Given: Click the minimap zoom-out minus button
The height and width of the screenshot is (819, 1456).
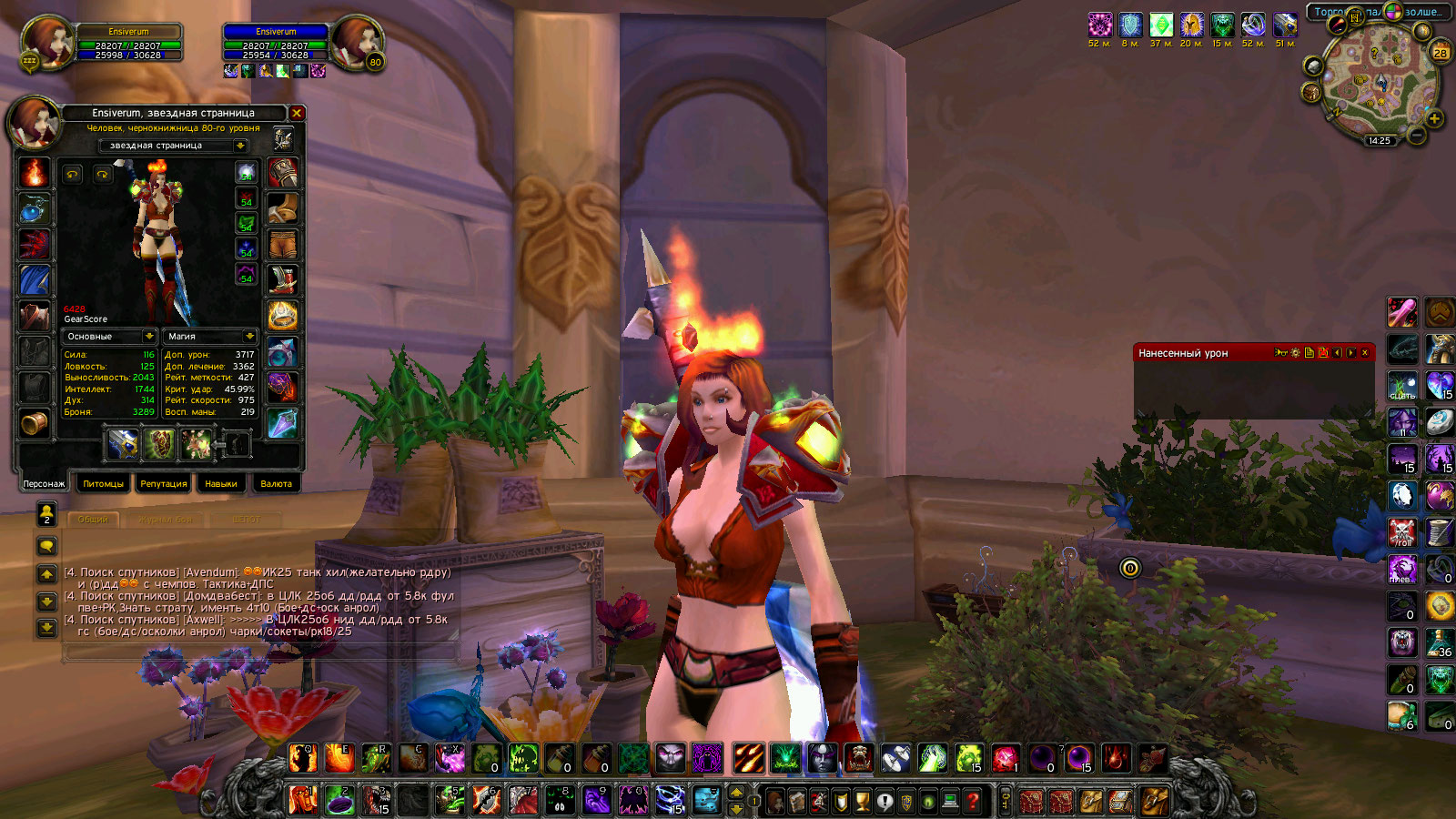Looking at the screenshot, I should (1417, 136).
